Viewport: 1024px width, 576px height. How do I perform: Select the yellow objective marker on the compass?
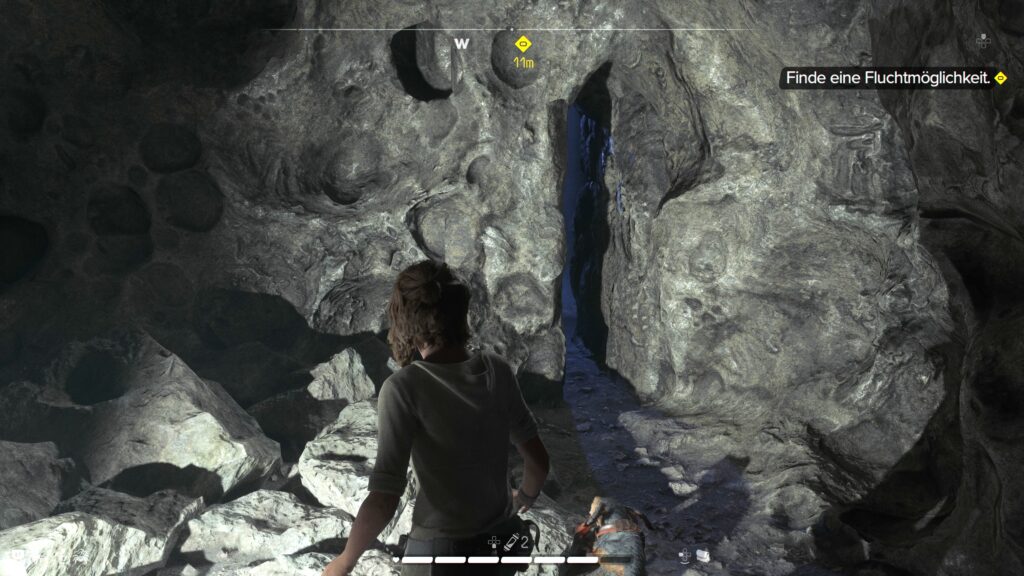pyautogui.click(x=521, y=44)
